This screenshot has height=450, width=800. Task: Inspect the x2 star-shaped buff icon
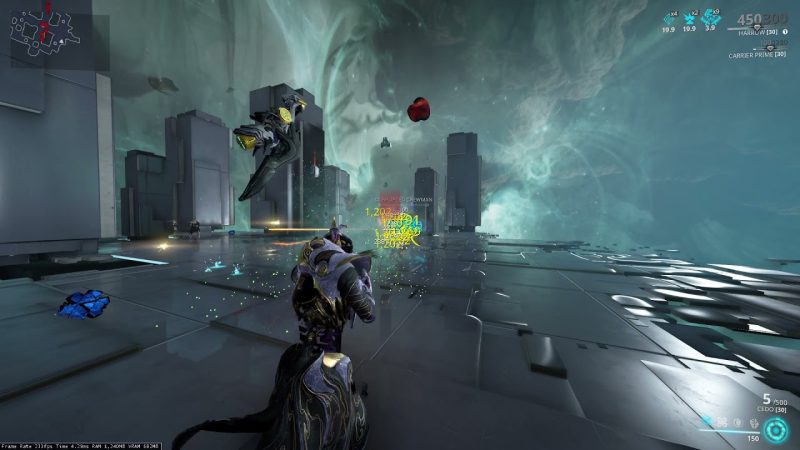click(x=690, y=17)
